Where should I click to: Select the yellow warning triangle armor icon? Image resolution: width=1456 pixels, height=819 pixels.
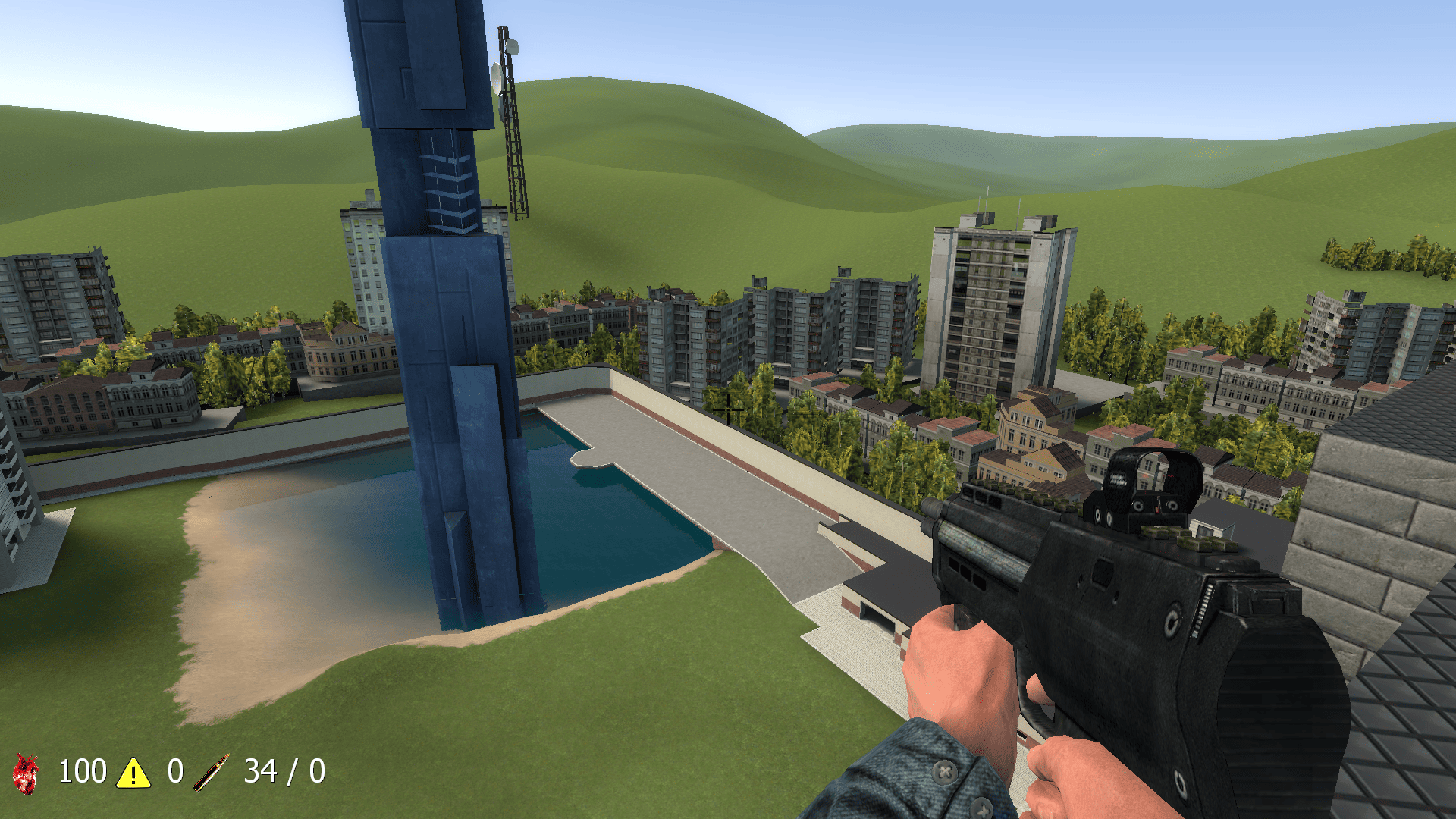[x=133, y=773]
